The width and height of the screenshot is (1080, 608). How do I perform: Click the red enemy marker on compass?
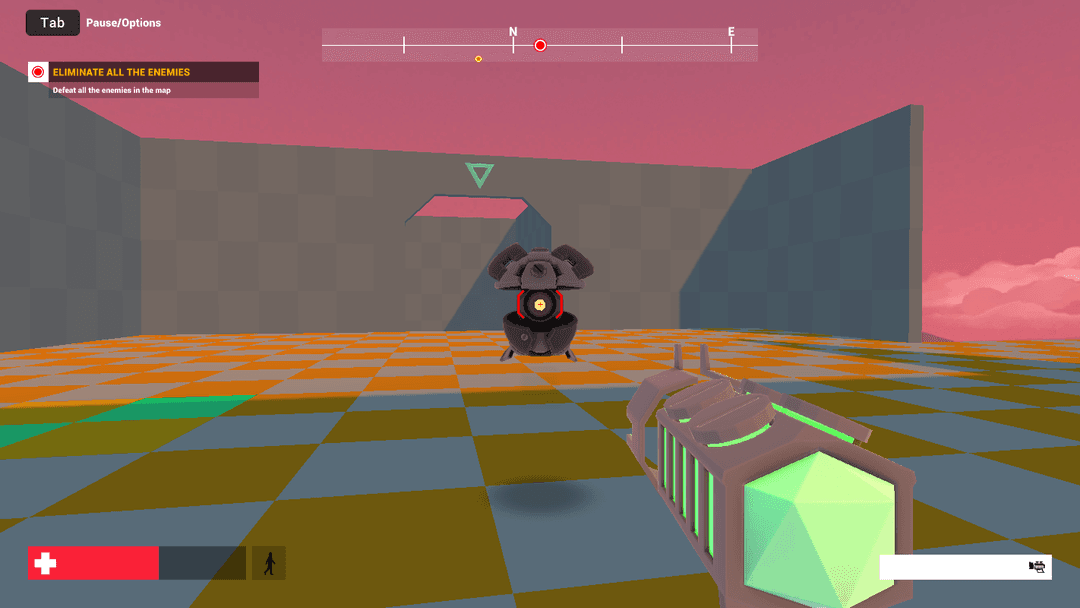540,45
